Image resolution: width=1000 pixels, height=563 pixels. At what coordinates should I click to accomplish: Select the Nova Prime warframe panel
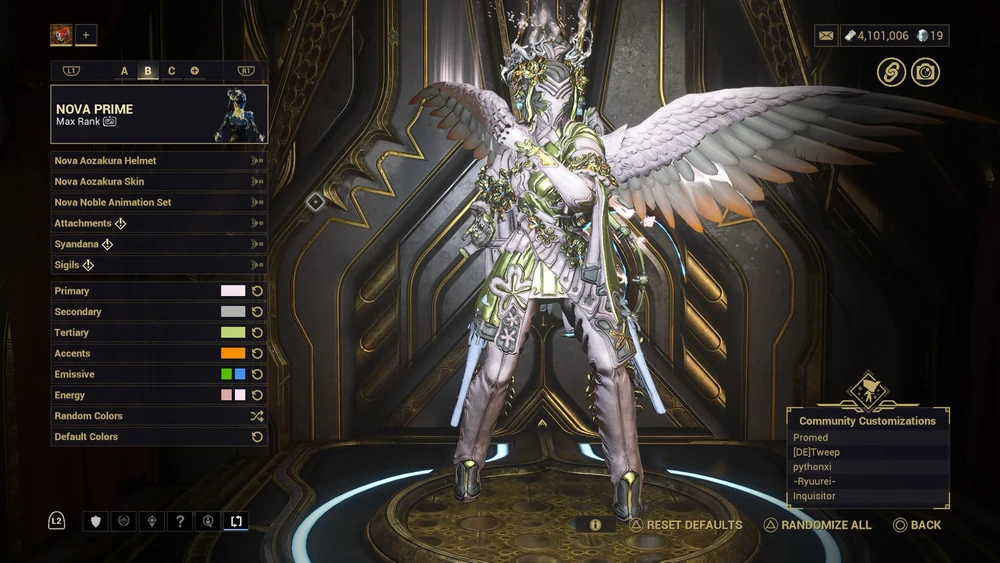tap(159, 114)
